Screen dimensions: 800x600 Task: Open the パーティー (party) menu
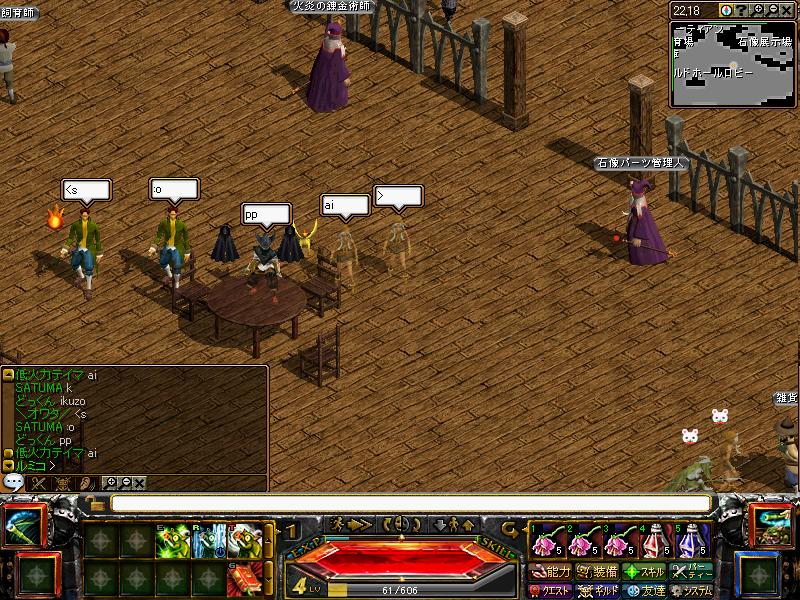691,572
